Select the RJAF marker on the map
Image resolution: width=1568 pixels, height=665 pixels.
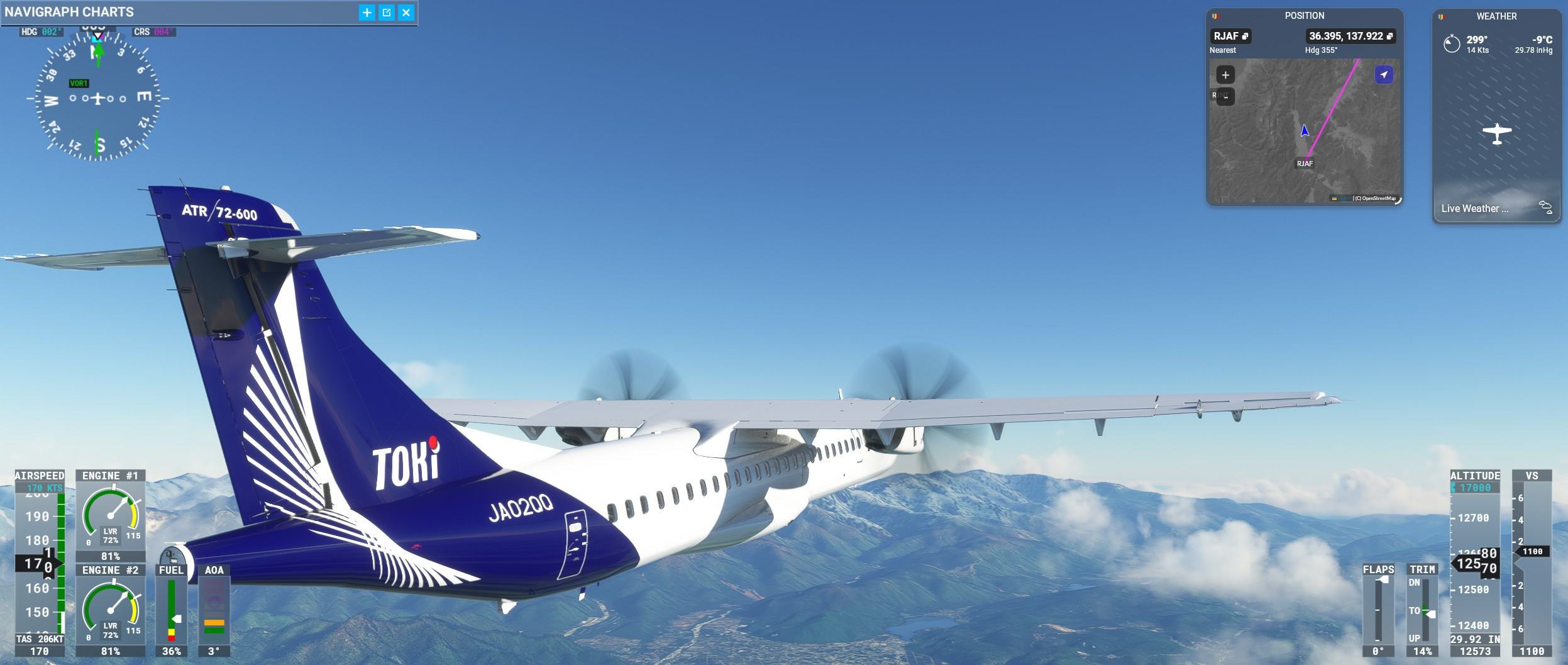(x=1305, y=164)
